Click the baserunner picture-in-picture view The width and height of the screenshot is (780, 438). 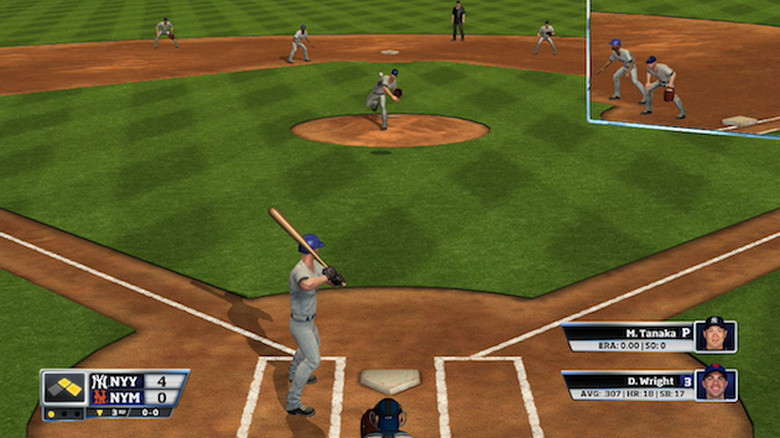(684, 66)
